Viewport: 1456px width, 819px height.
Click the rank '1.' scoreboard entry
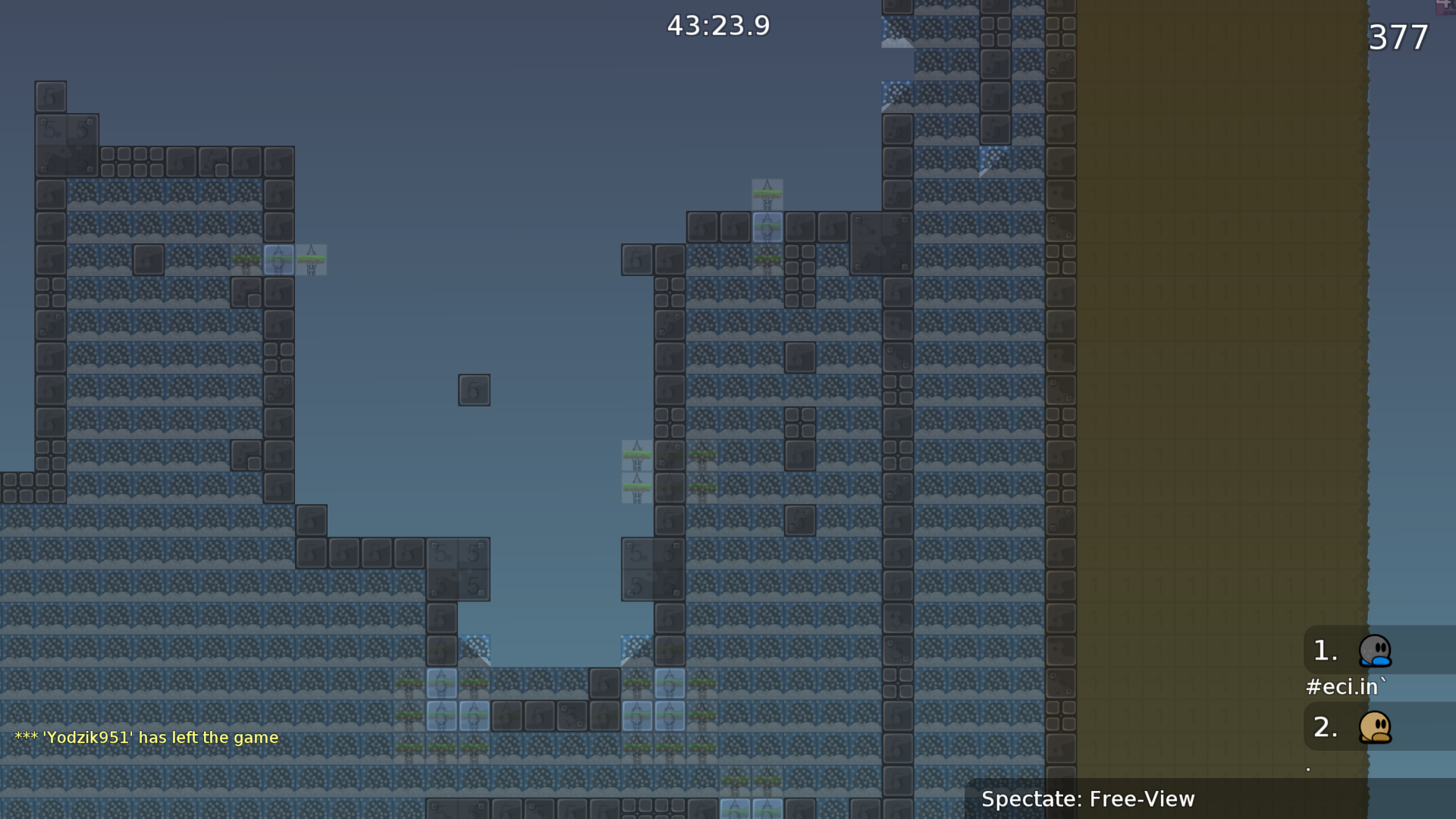pos(1323,649)
